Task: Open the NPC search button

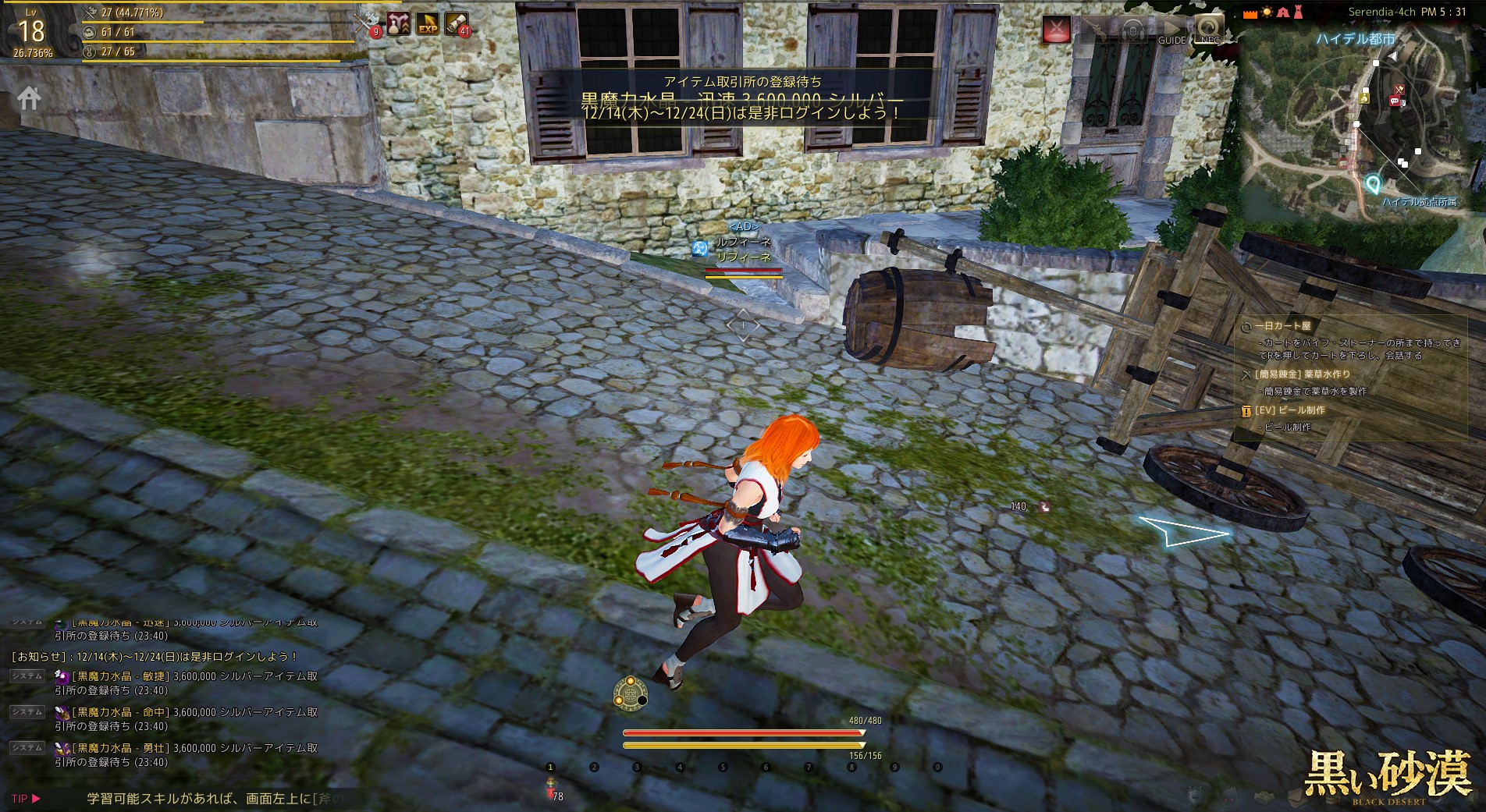Action: [1209, 30]
